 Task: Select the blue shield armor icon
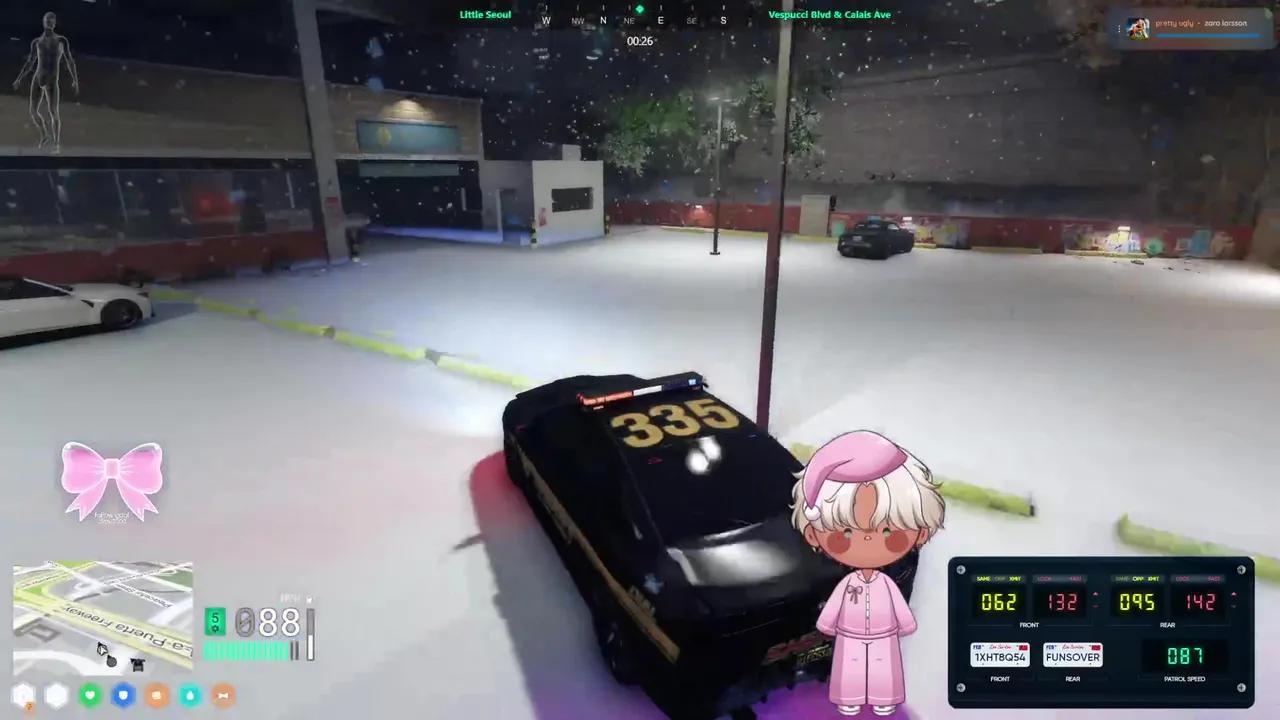click(122, 695)
